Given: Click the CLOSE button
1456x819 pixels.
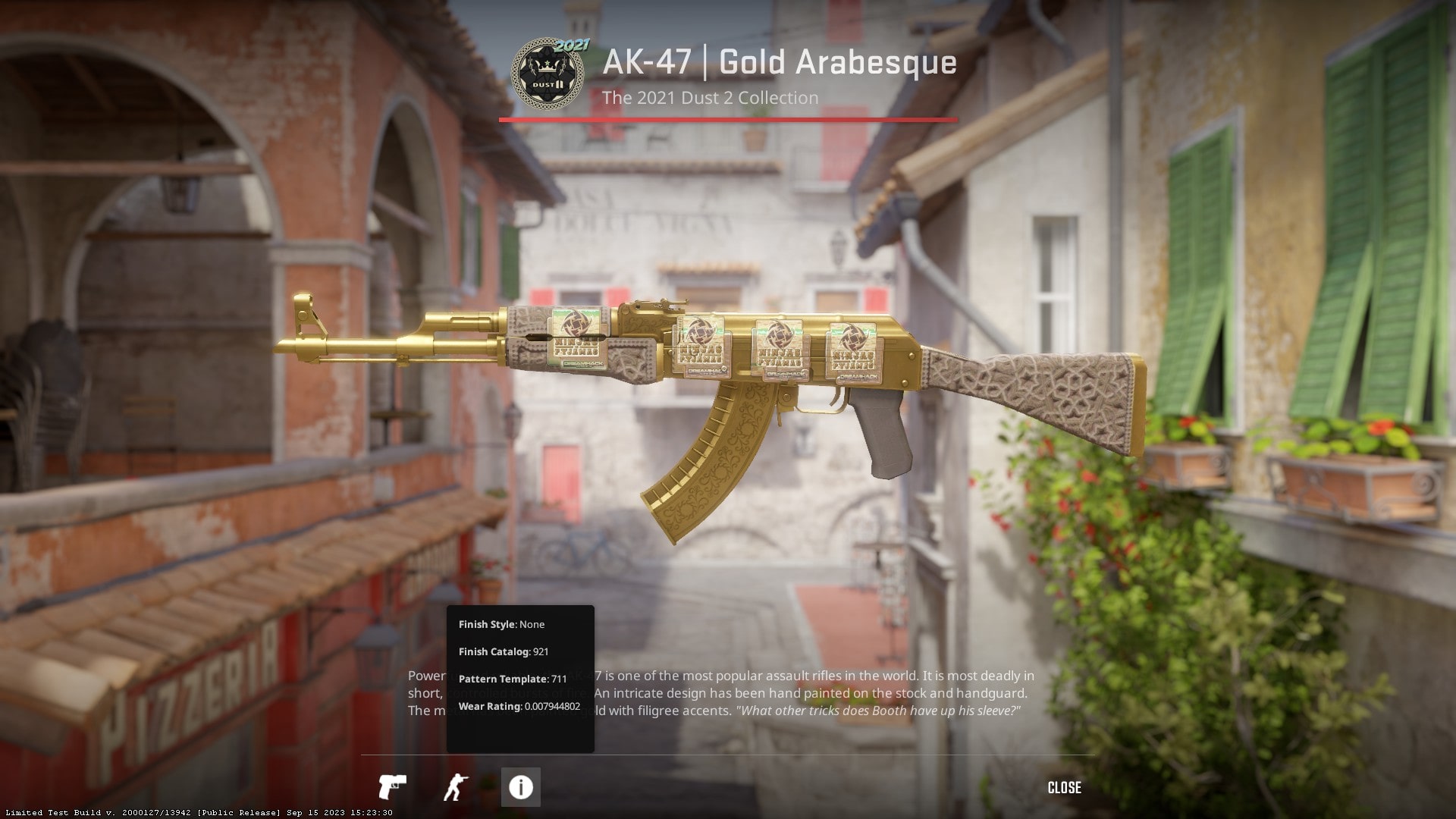Looking at the screenshot, I should click(1065, 788).
